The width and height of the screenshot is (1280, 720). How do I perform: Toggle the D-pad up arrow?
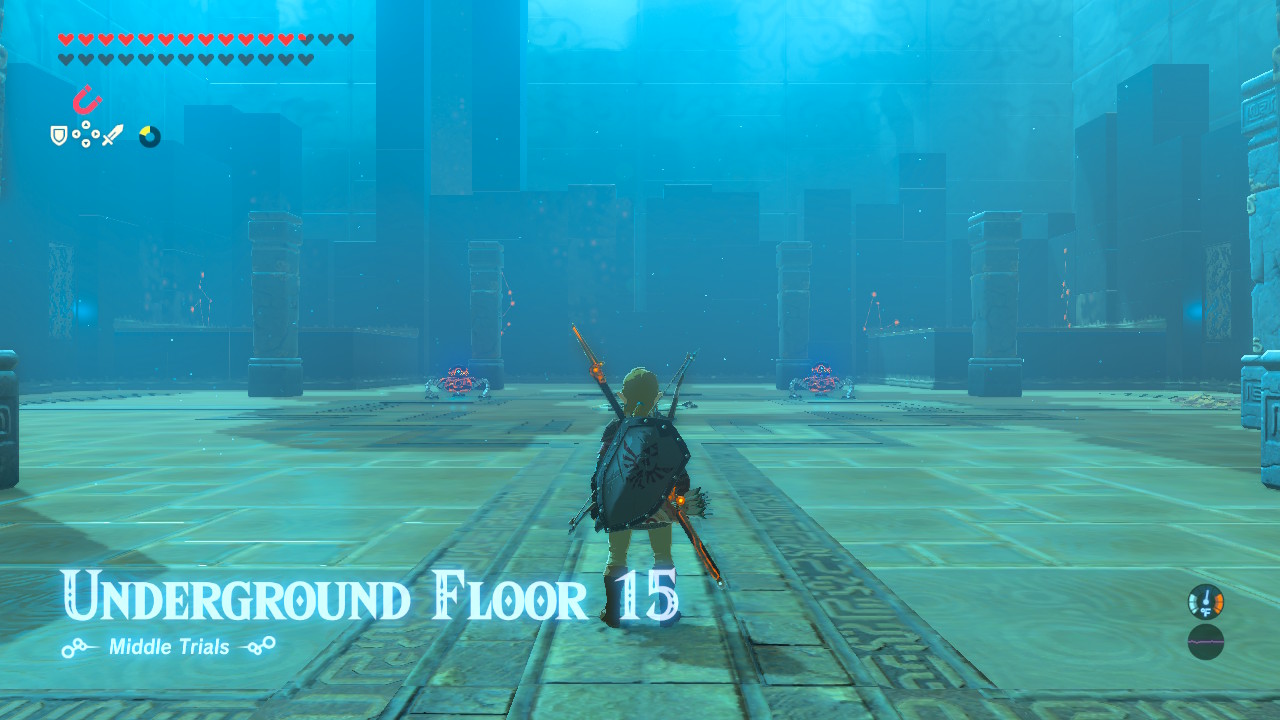(x=86, y=124)
